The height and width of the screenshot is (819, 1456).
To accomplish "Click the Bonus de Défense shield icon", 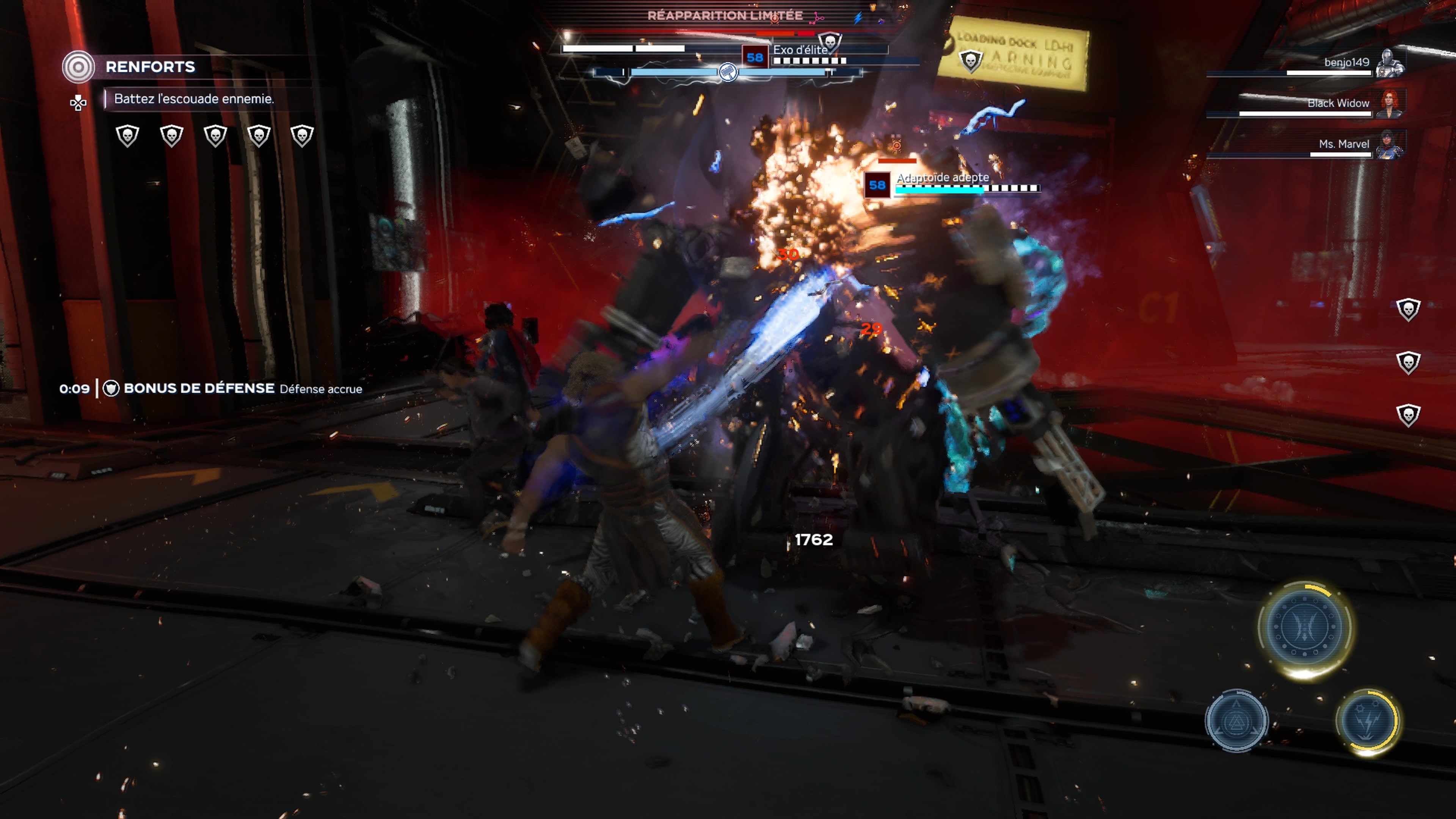I will pos(111,388).
